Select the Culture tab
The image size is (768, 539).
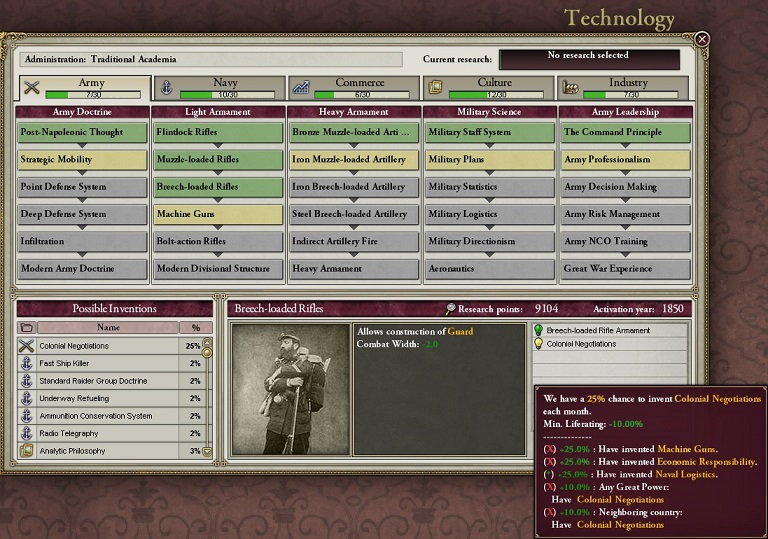click(x=488, y=87)
